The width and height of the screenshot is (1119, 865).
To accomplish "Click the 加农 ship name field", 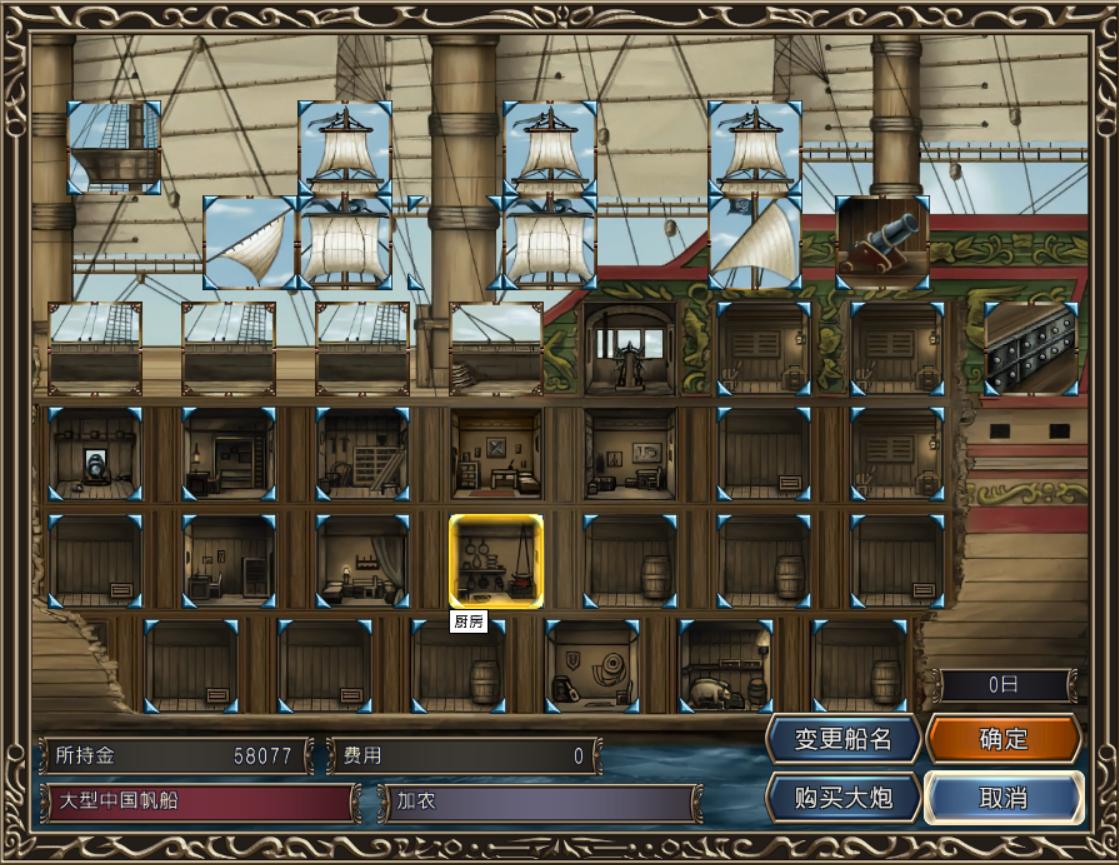I will coord(540,802).
